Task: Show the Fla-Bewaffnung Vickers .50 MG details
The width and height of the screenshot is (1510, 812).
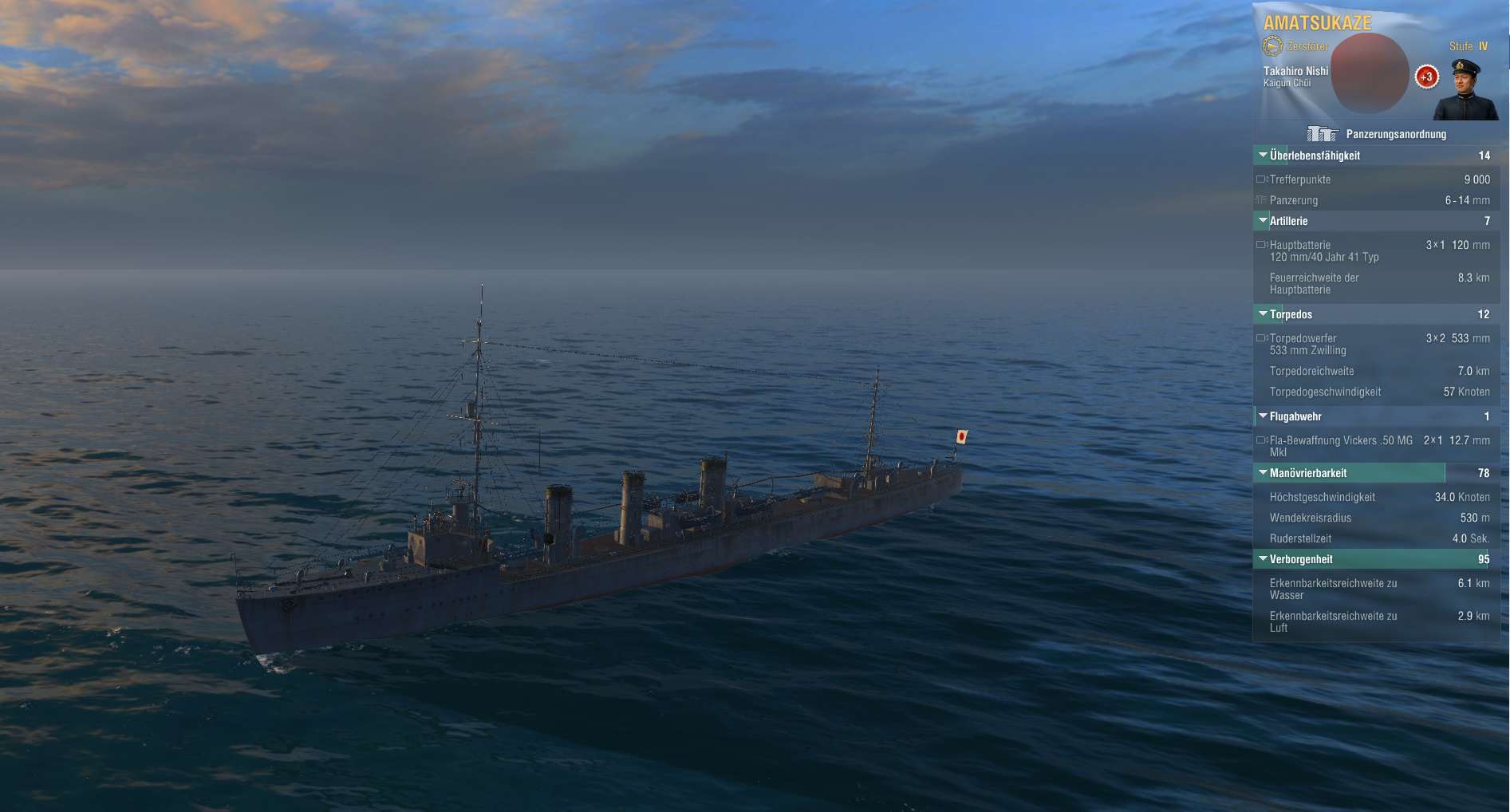Action: (x=1375, y=446)
